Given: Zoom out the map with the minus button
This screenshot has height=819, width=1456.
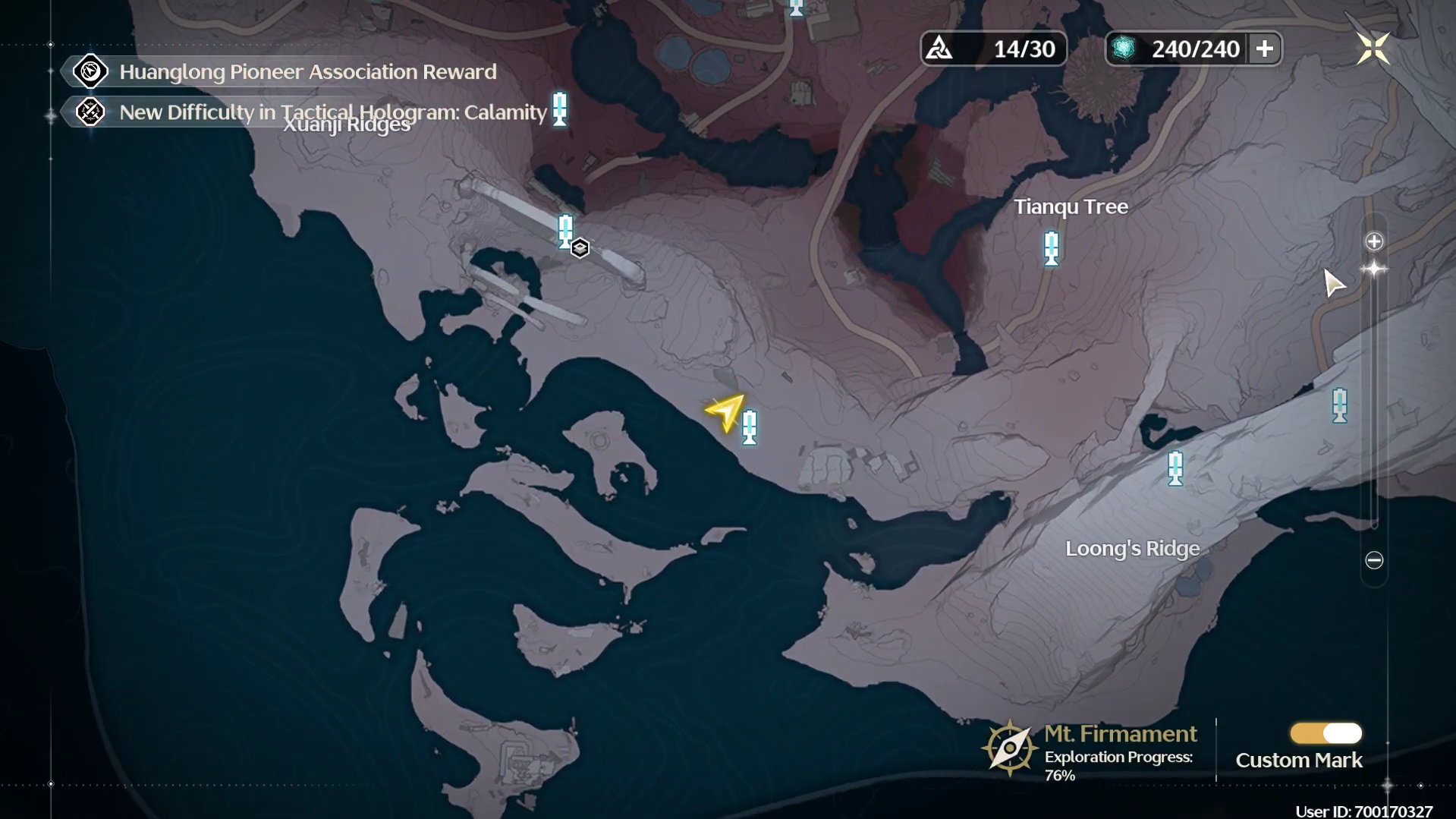Looking at the screenshot, I should [1374, 560].
